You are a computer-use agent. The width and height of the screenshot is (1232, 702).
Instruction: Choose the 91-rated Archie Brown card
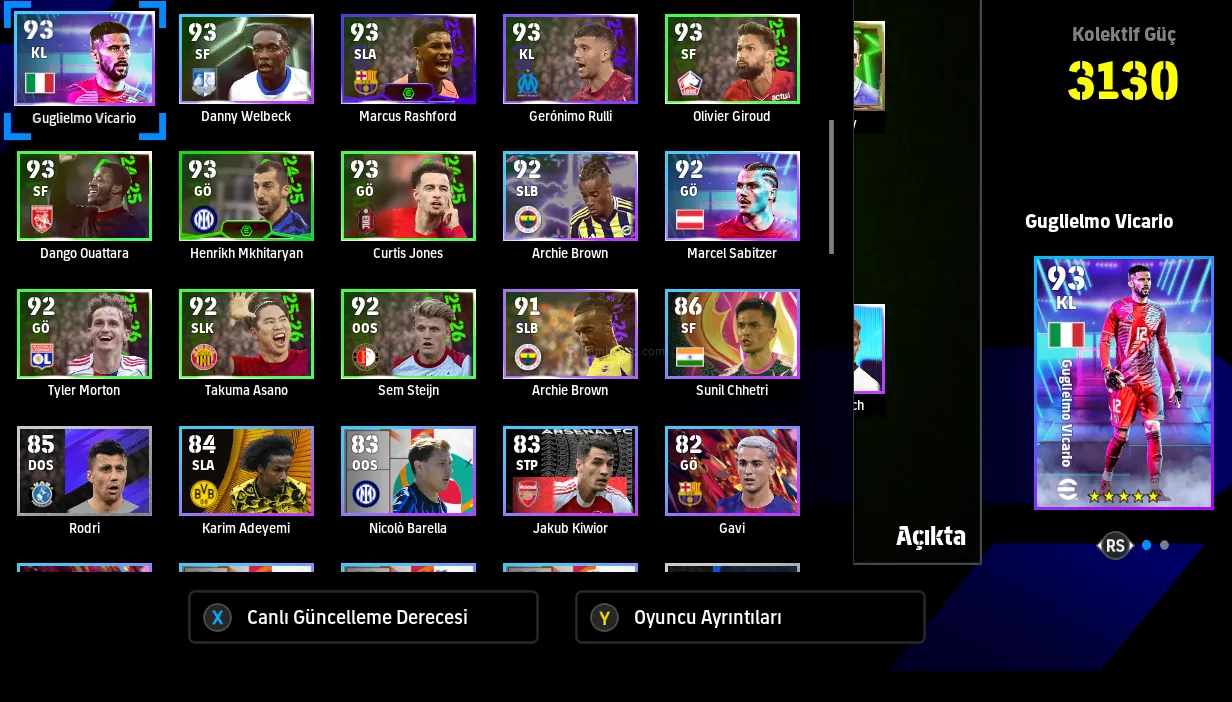coord(570,334)
